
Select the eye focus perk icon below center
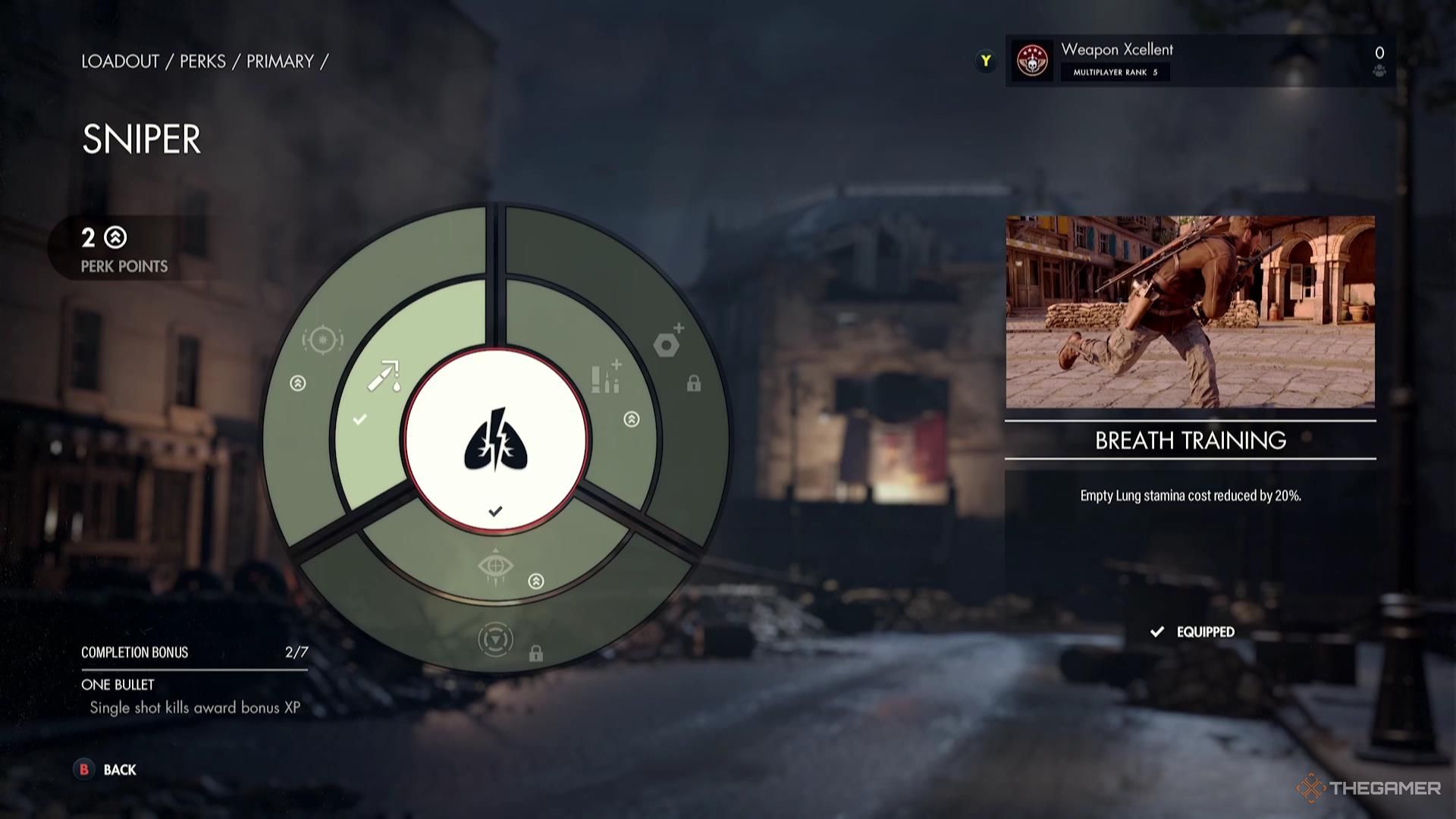(x=497, y=565)
